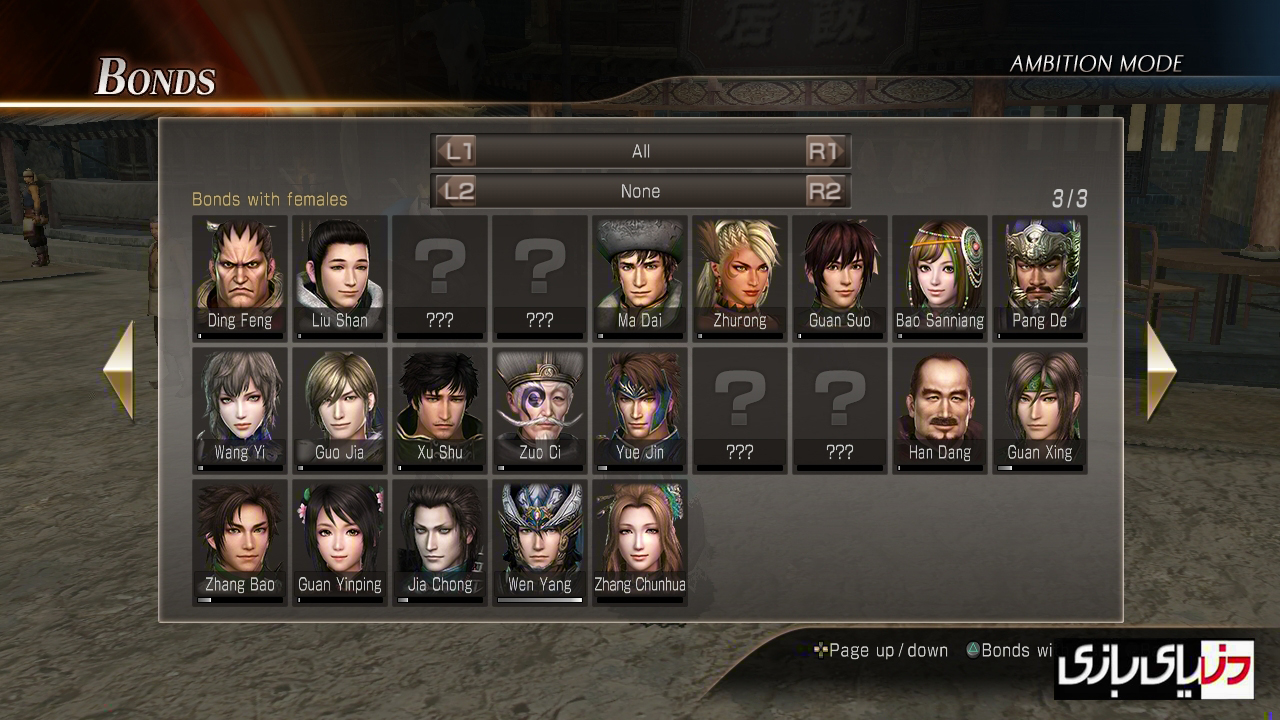This screenshot has width=1280, height=720.
Task: Select the Guan Suo portrait
Action: point(840,278)
